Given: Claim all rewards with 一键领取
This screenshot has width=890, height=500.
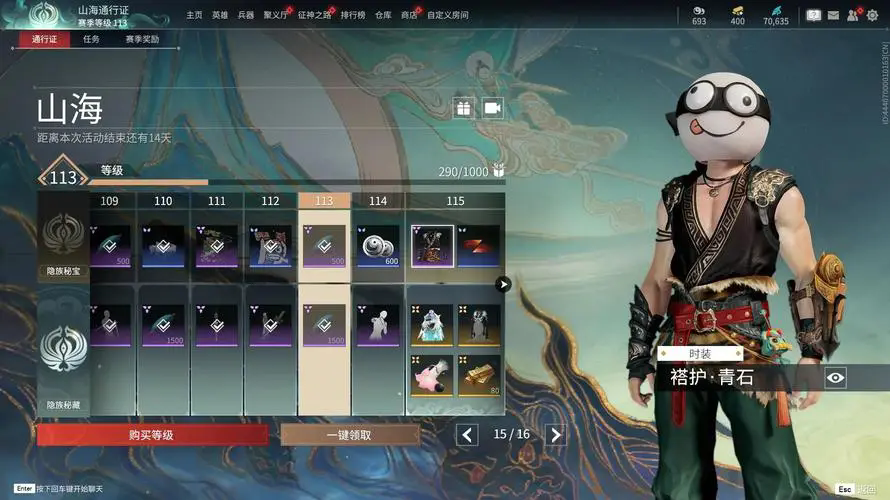Looking at the screenshot, I should (350, 435).
